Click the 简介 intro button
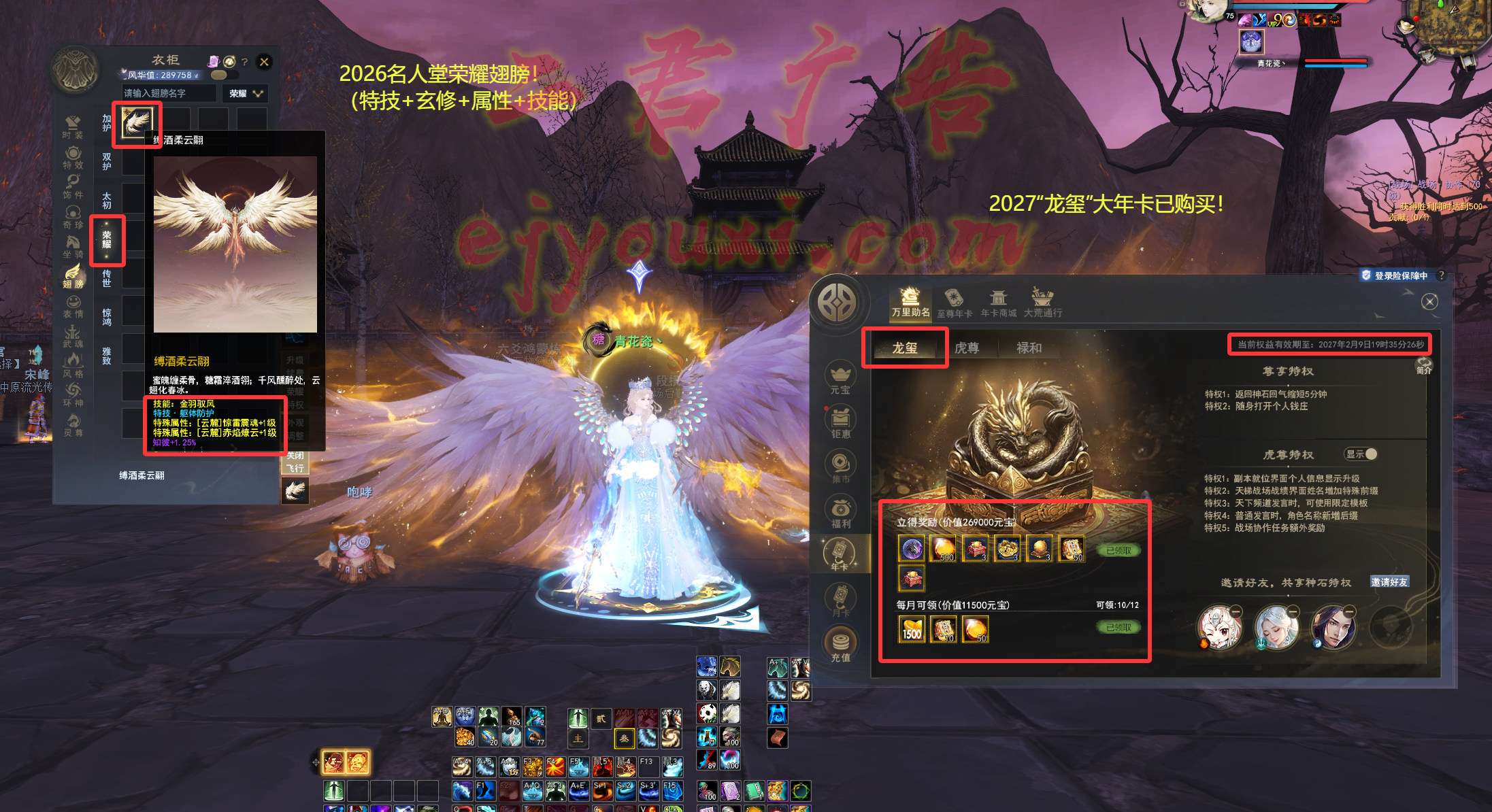Image resolution: width=1492 pixels, height=812 pixels. 1424,366
